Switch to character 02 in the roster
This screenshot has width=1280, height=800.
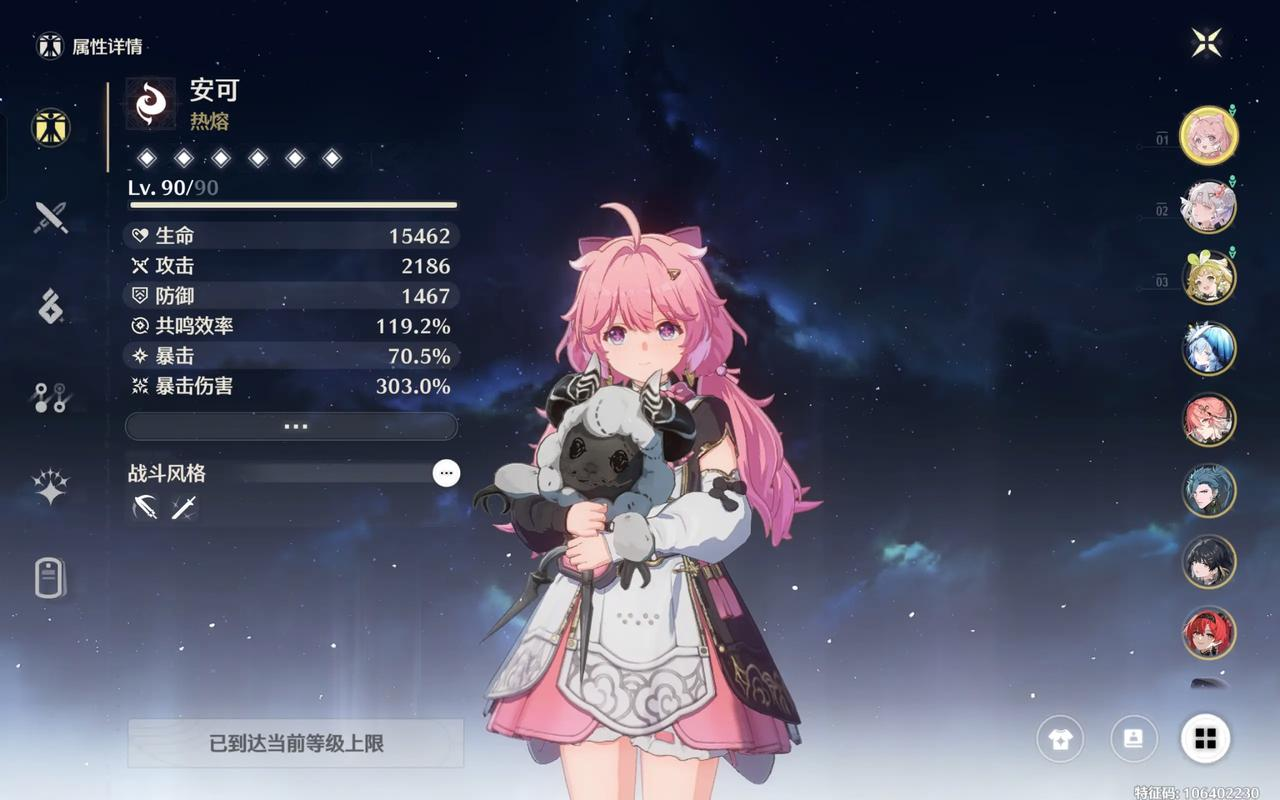pos(1207,207)
